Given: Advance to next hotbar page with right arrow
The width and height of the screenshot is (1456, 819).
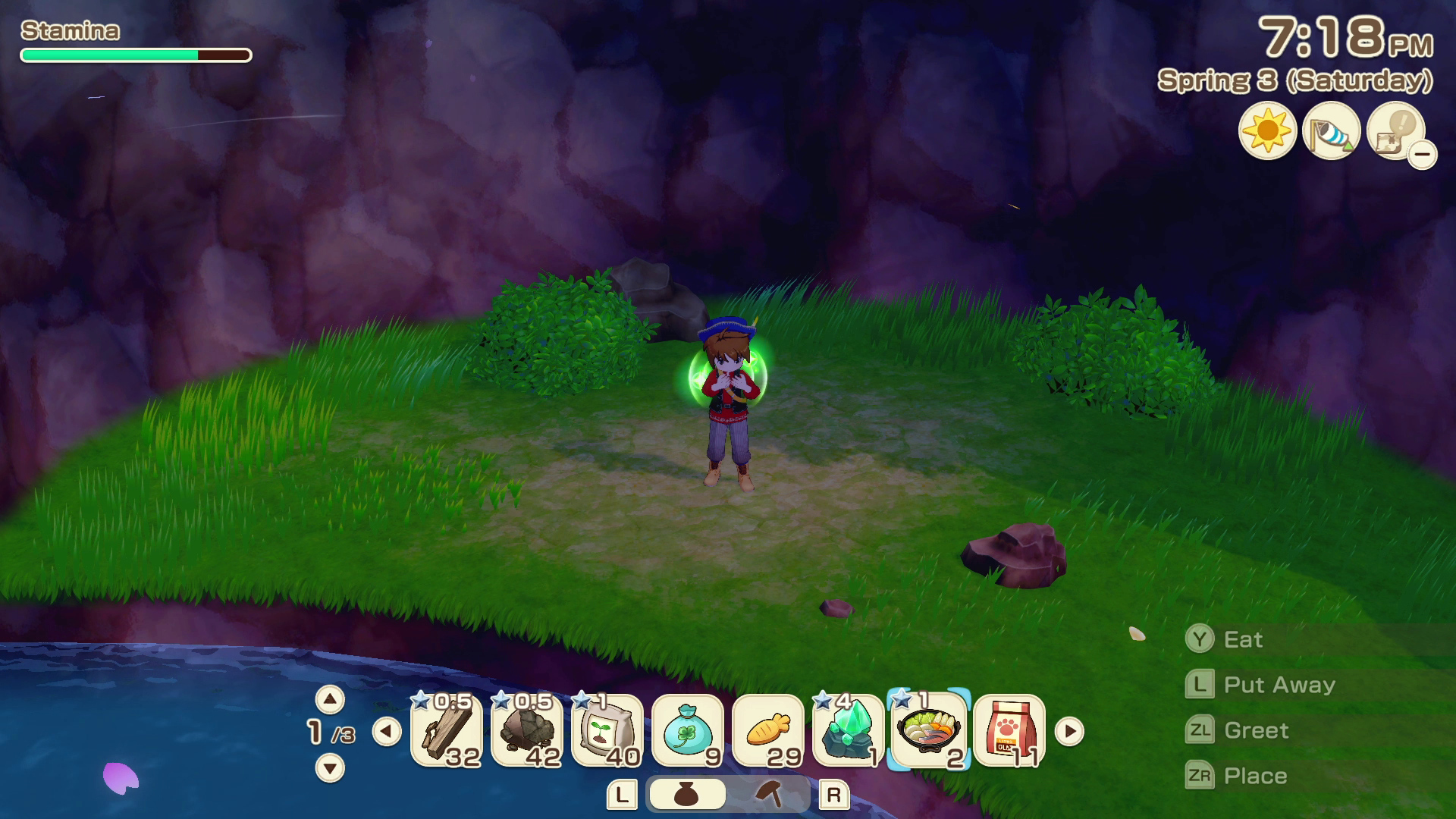Looking at the screenshot, I should [x=1070, y=732].
